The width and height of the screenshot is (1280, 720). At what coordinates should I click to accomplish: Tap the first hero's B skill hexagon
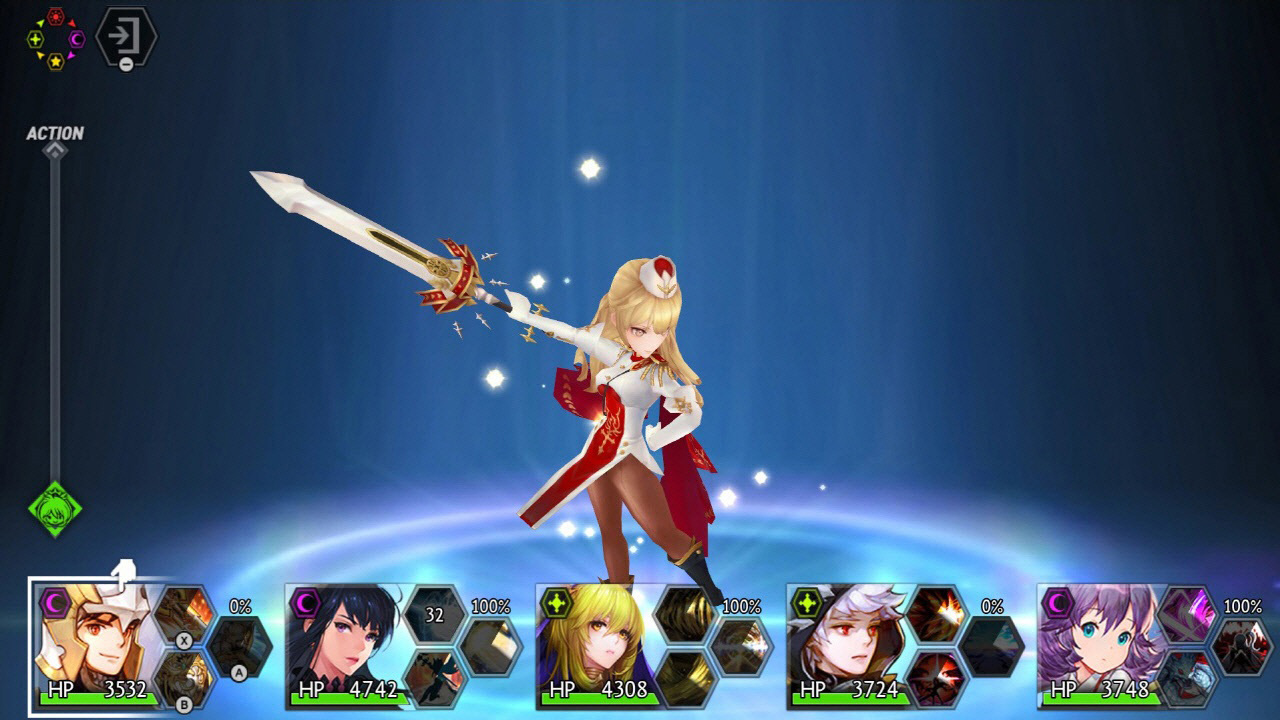pos(182,680)
